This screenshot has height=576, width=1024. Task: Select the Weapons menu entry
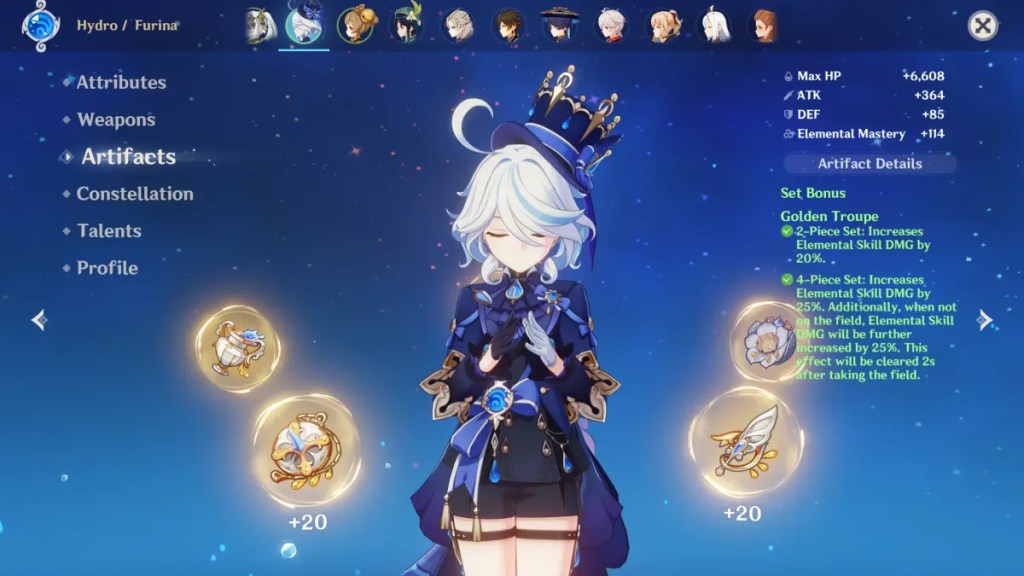pos(116,120)
